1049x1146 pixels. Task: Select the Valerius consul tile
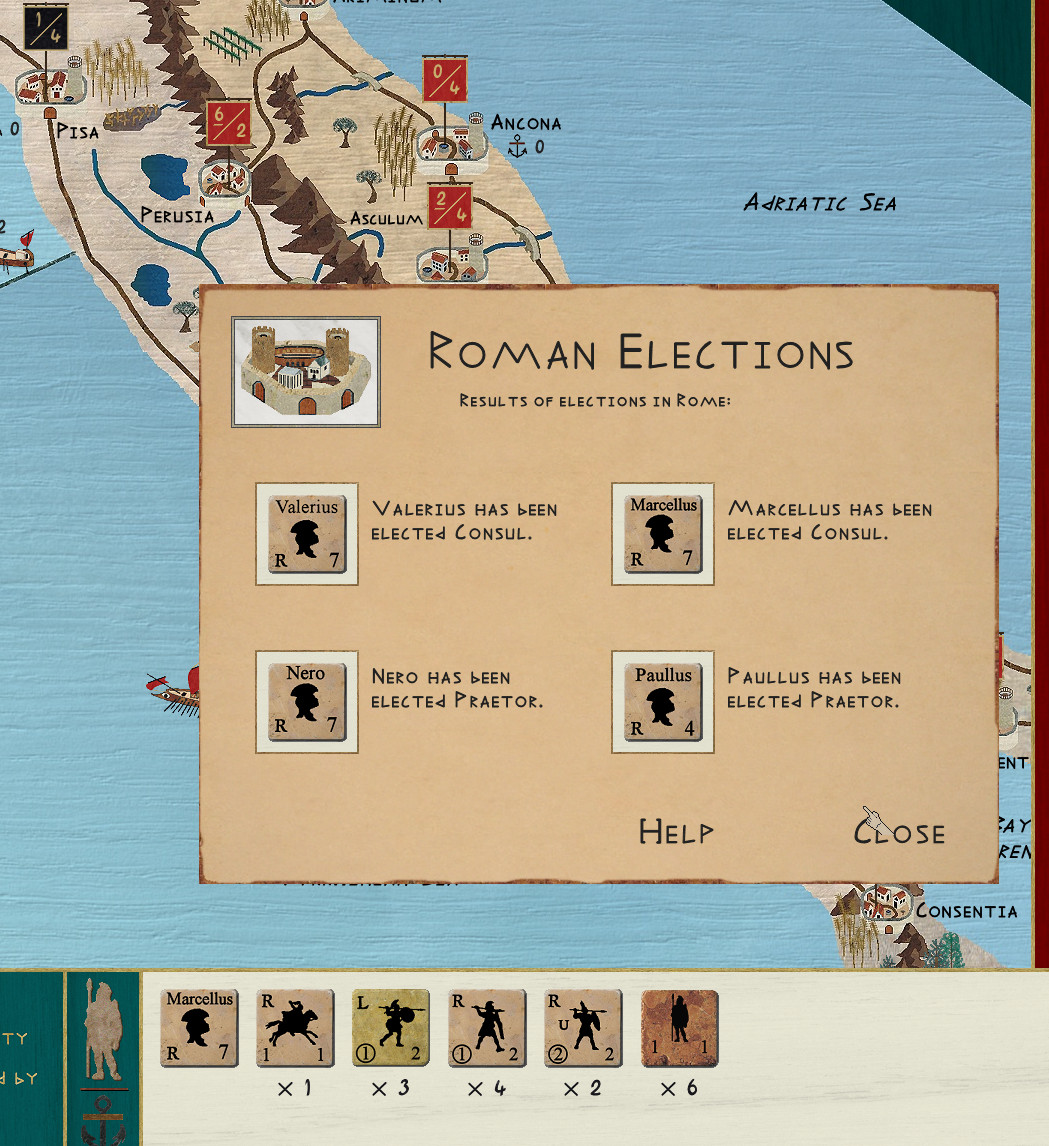click(307, 534)
